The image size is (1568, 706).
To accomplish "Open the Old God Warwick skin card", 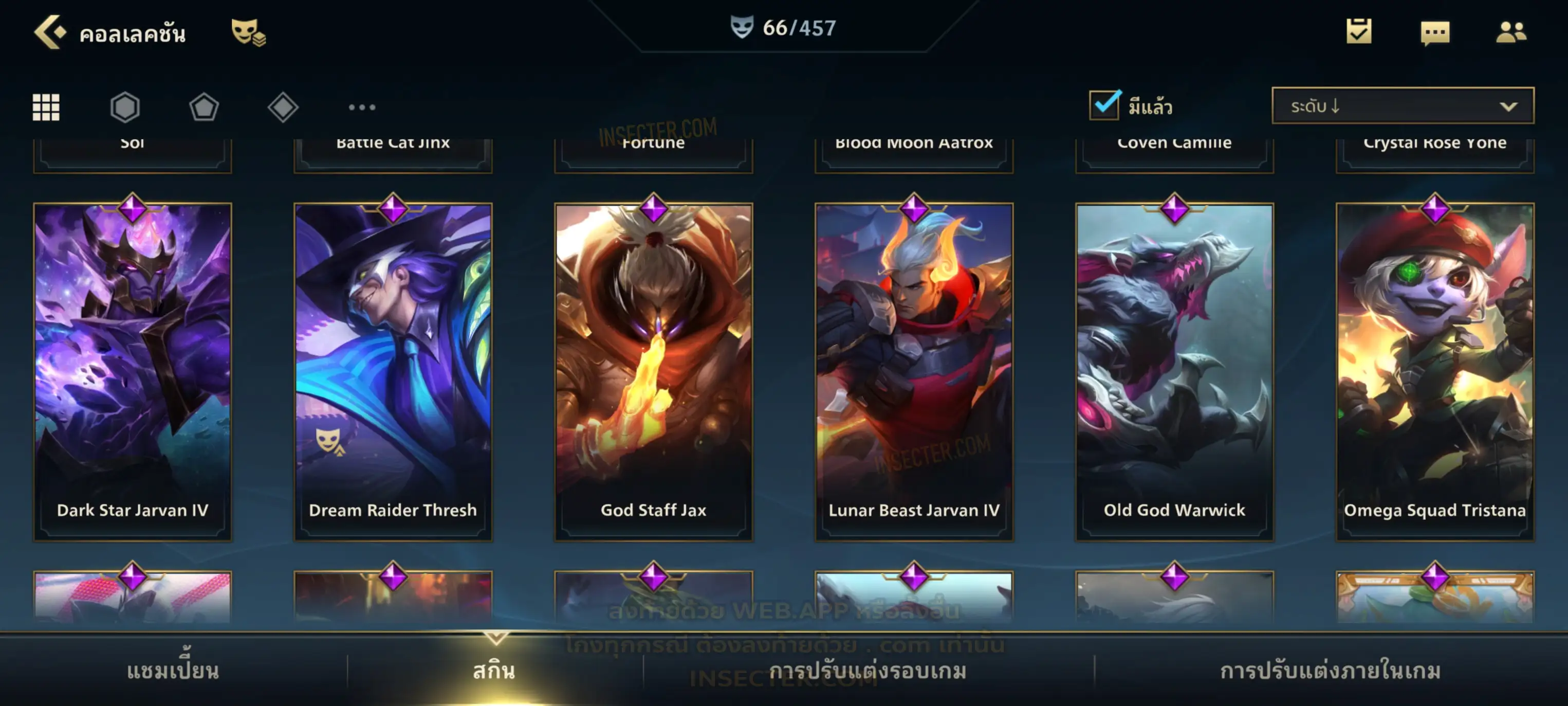I will coord(1175,372).
